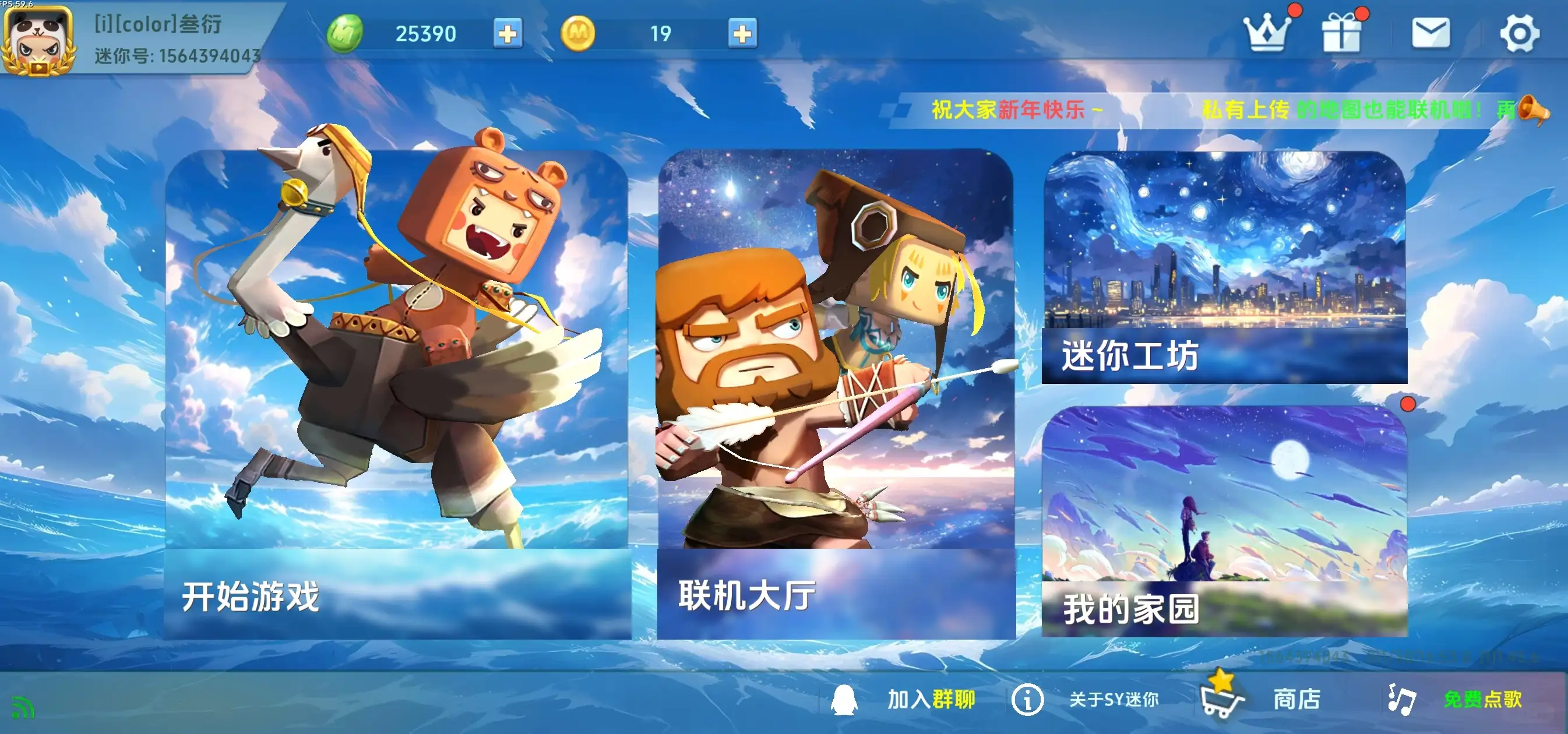Click the player avatar portrait top left
This screenshot has width=1568, height=734.
[x=39, y=39]
